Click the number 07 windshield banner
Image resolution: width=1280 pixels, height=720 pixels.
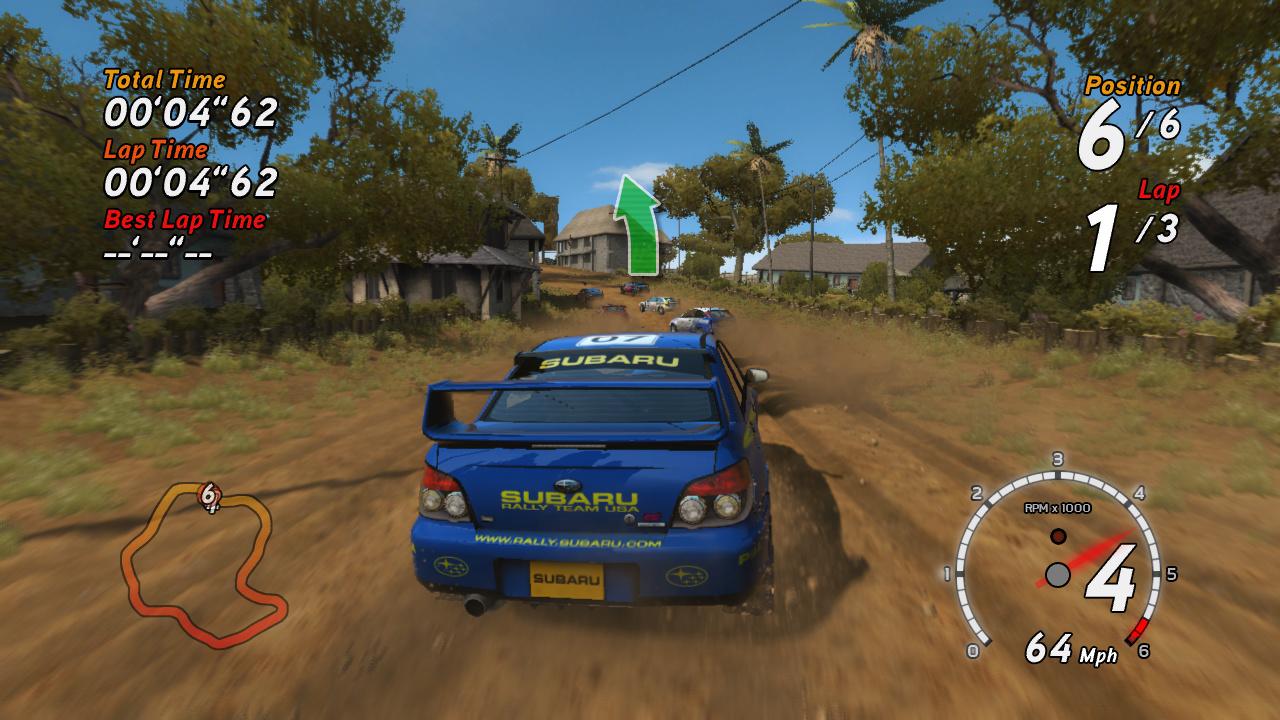(x=617, y=340)
